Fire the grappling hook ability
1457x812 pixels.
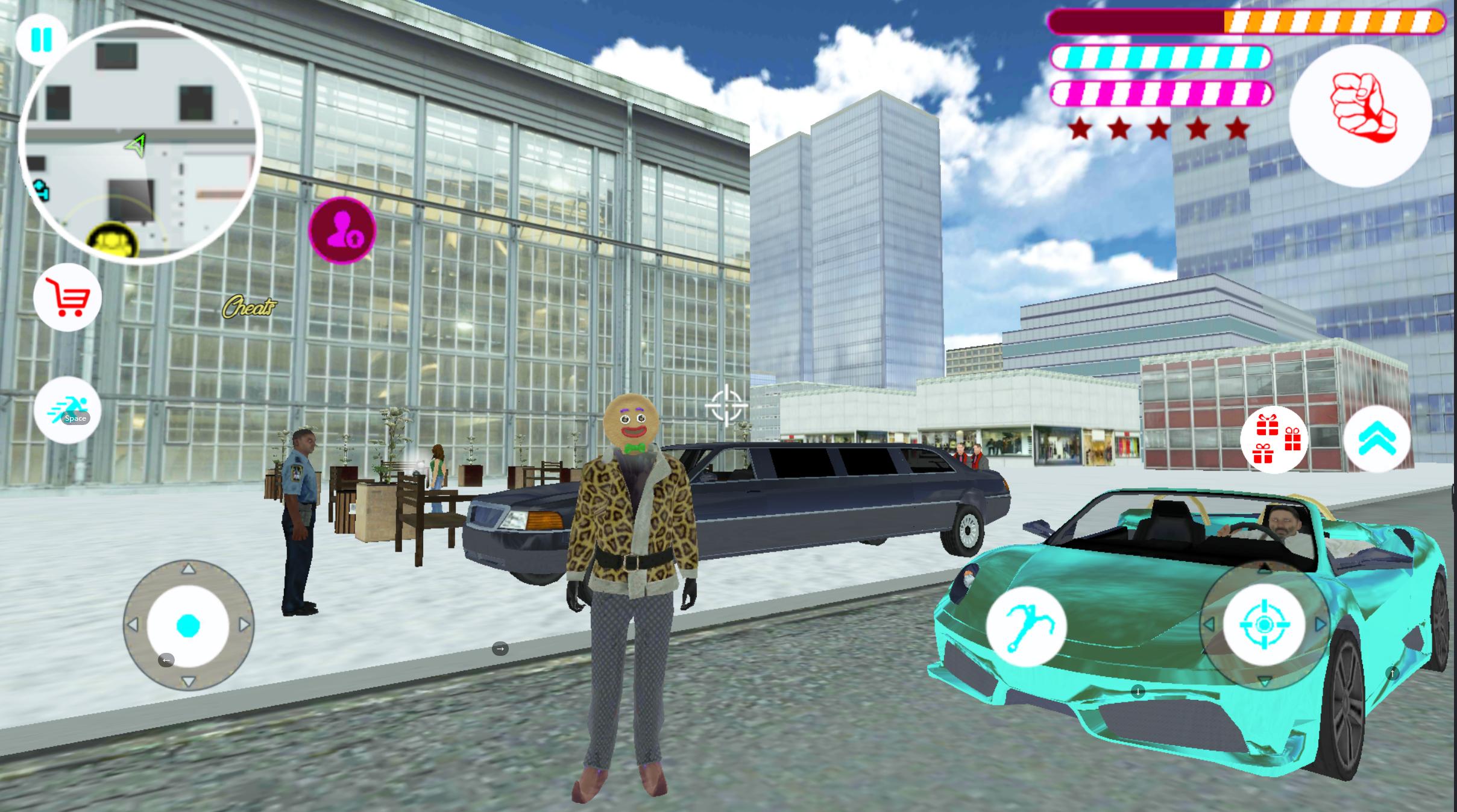point(1026,626)
